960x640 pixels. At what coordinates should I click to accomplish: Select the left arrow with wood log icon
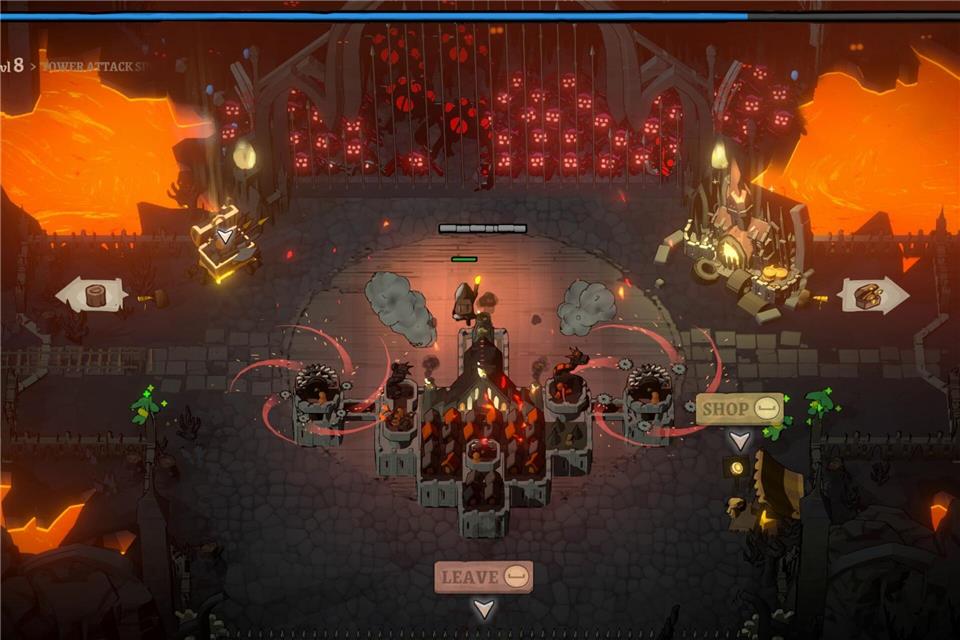pos(91,295)
